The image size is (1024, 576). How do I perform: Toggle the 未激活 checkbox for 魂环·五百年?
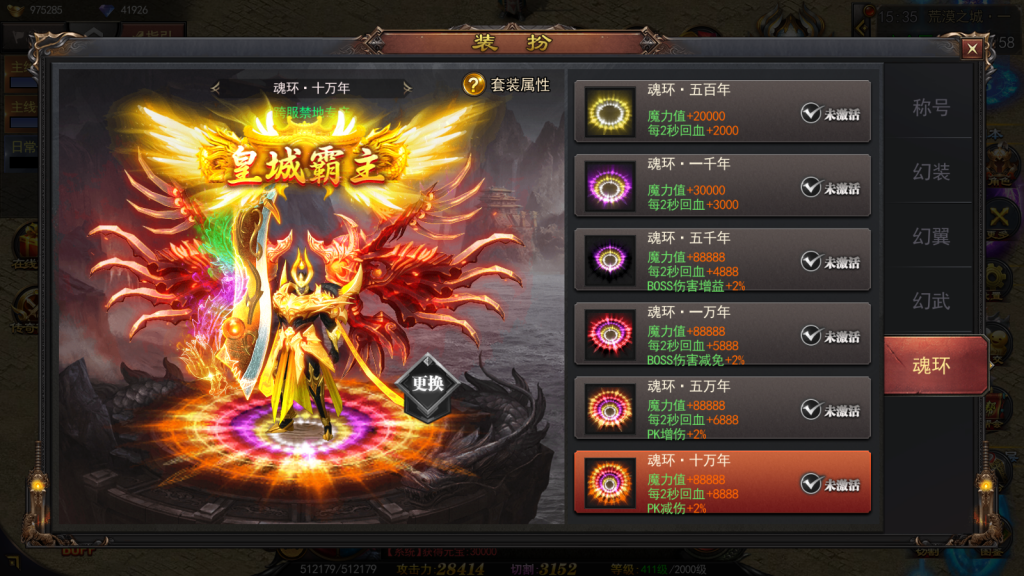pyautogui.click(x=811, y=113)
